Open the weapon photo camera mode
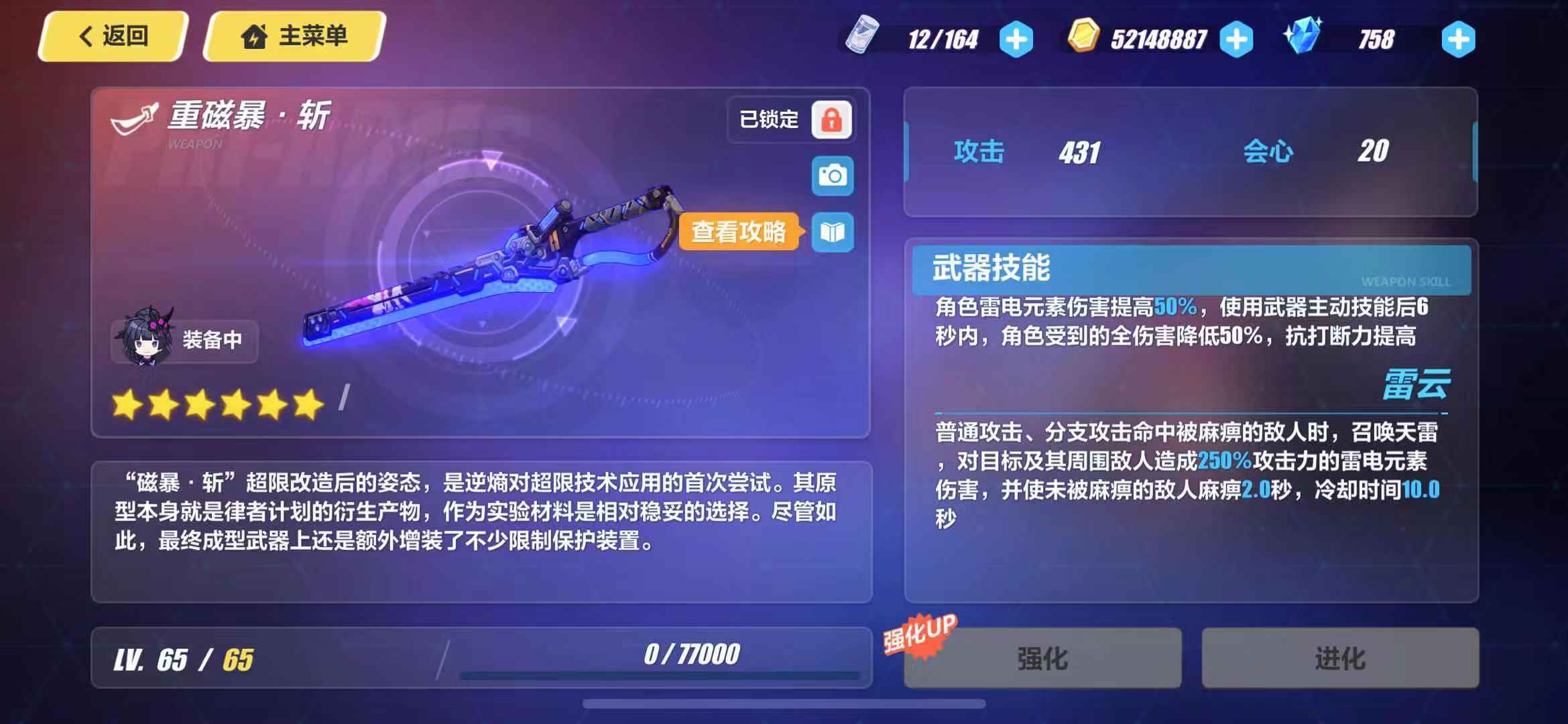This screenshot has height=724, width=1568. (833, 176)
